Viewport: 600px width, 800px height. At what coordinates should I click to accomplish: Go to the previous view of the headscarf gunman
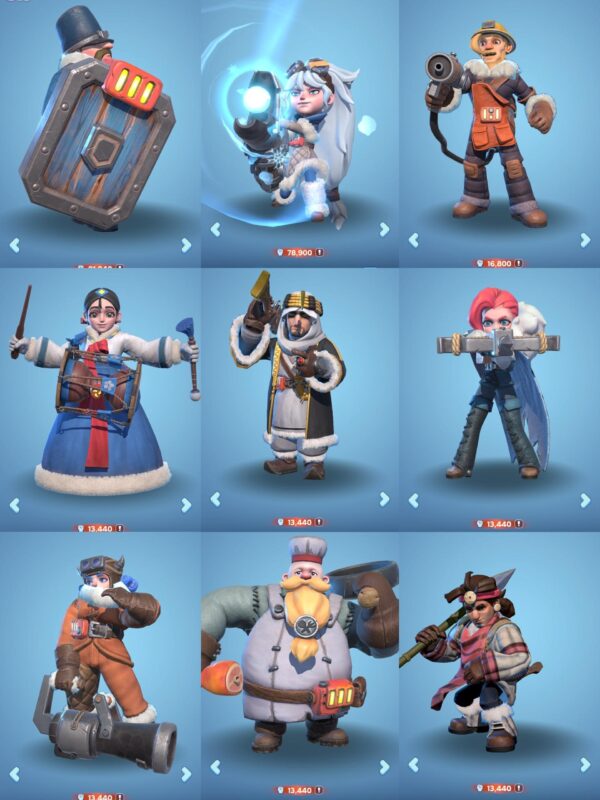215,498
